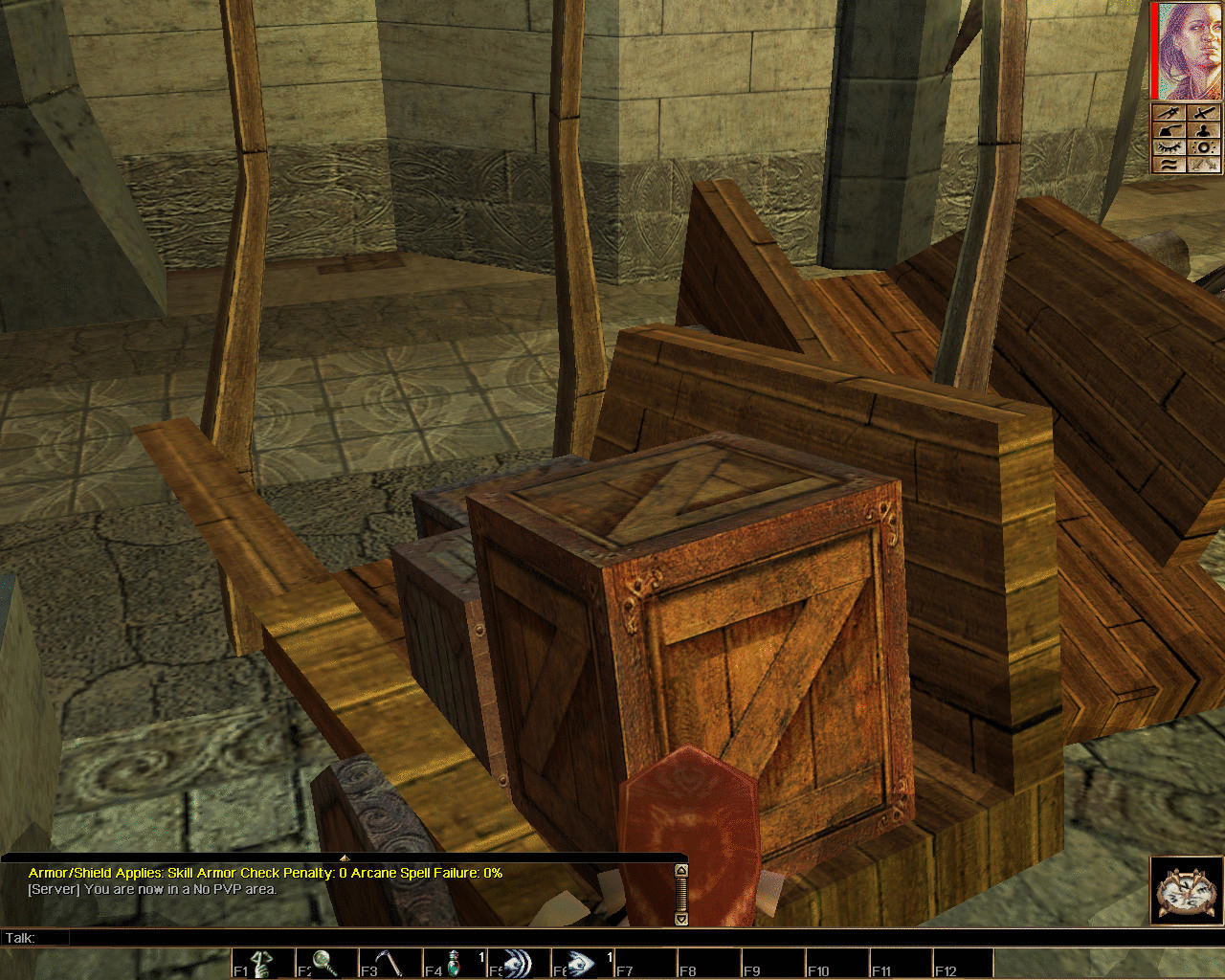1225x980 pixels.
Task: Toggle the closed-eye icon button
Action: (1169, 147)
